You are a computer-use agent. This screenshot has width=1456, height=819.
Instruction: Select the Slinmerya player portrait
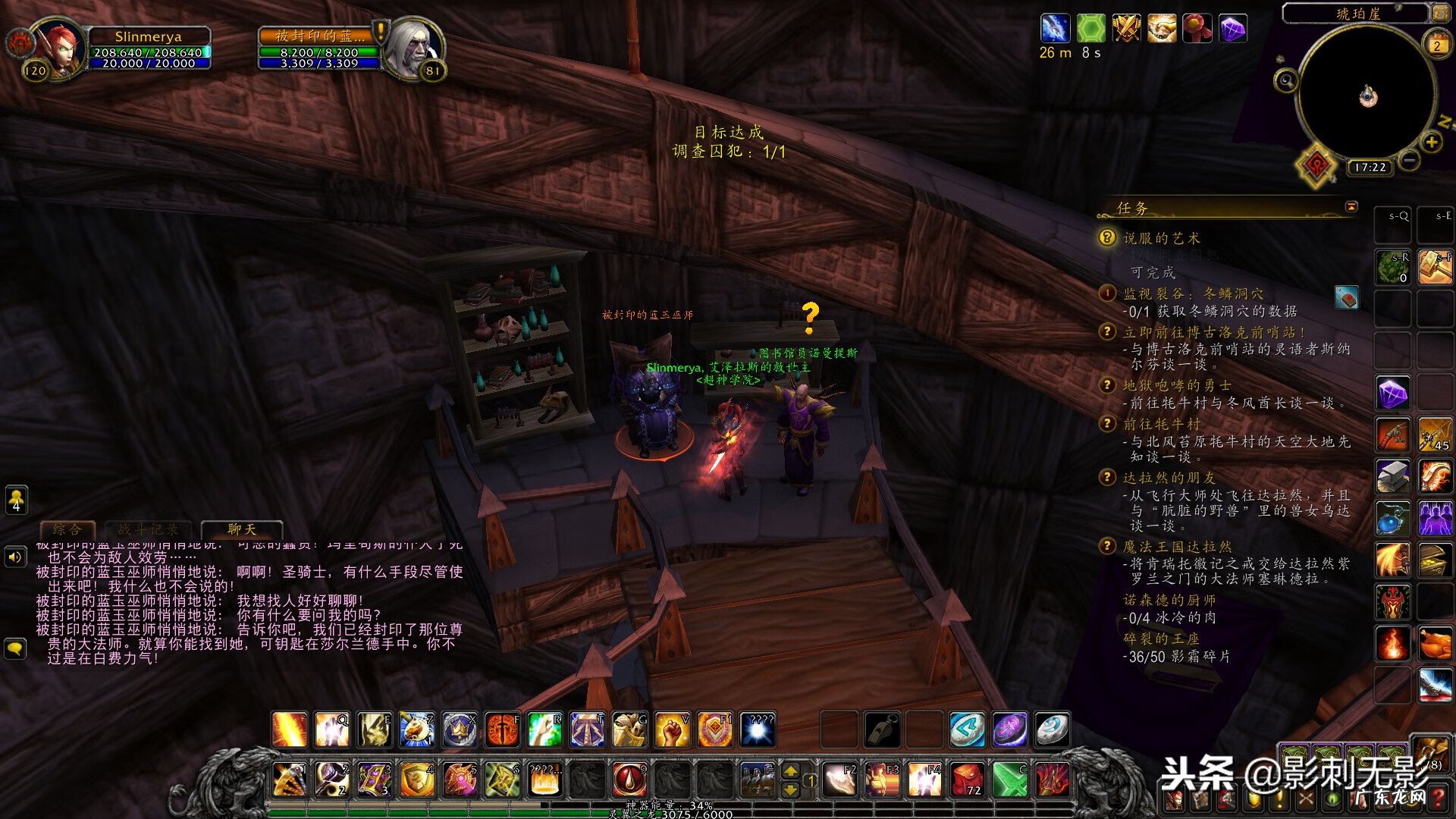(59, 48)
